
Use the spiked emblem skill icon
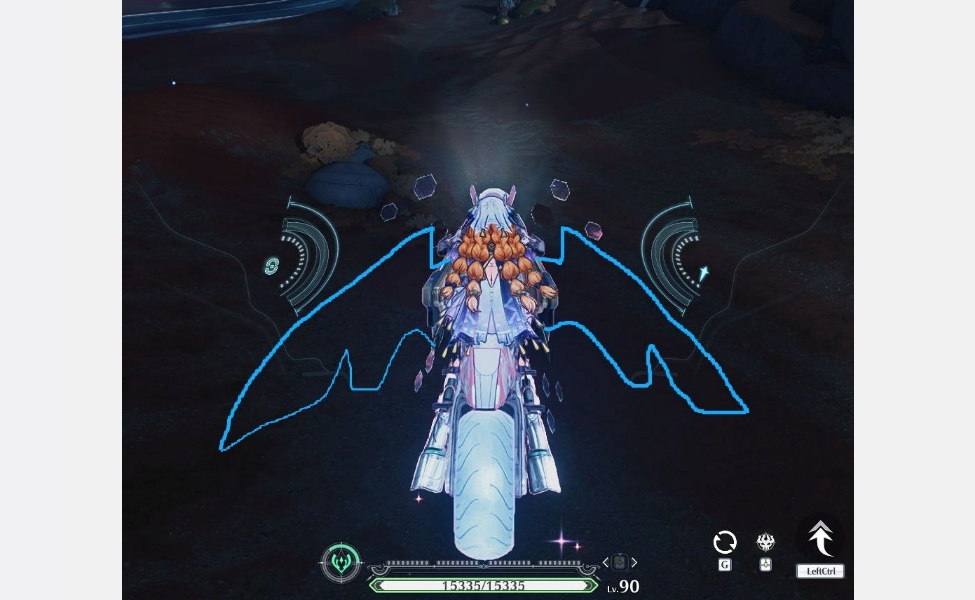click(765, 542)
